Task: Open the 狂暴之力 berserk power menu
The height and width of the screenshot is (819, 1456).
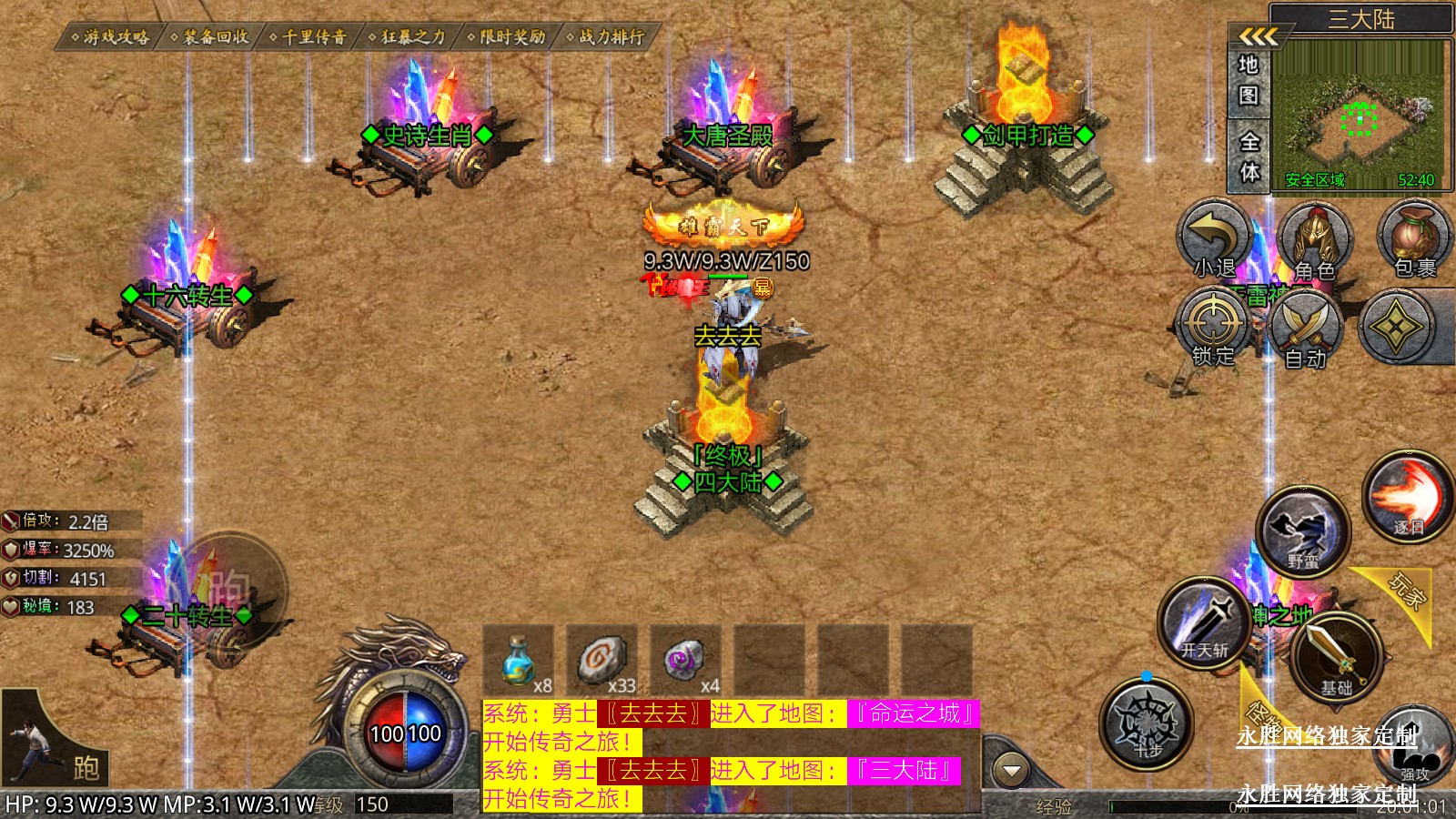Action: coord(409,37)
